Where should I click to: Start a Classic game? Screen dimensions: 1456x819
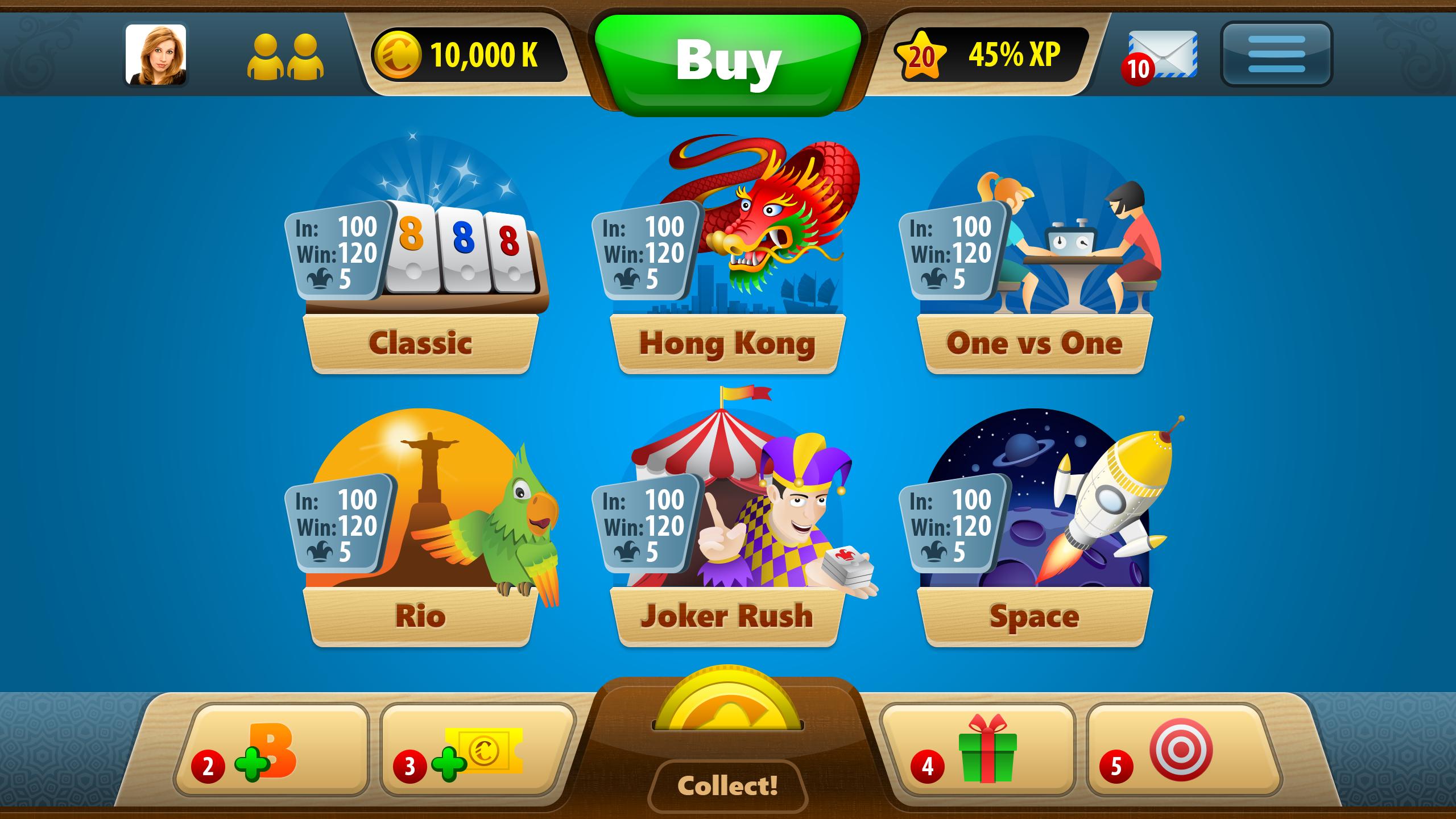[421, 342]
